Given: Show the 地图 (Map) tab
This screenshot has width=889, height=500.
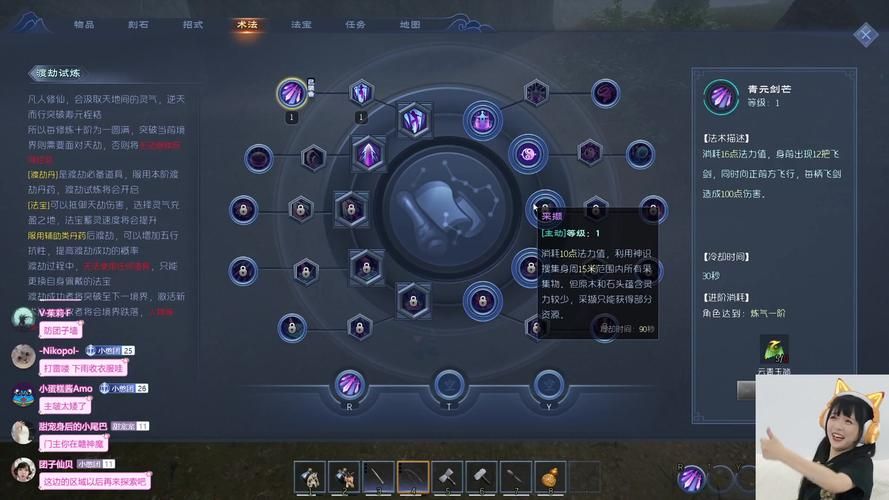Looking at the screenshot, I should coord(410,24).
